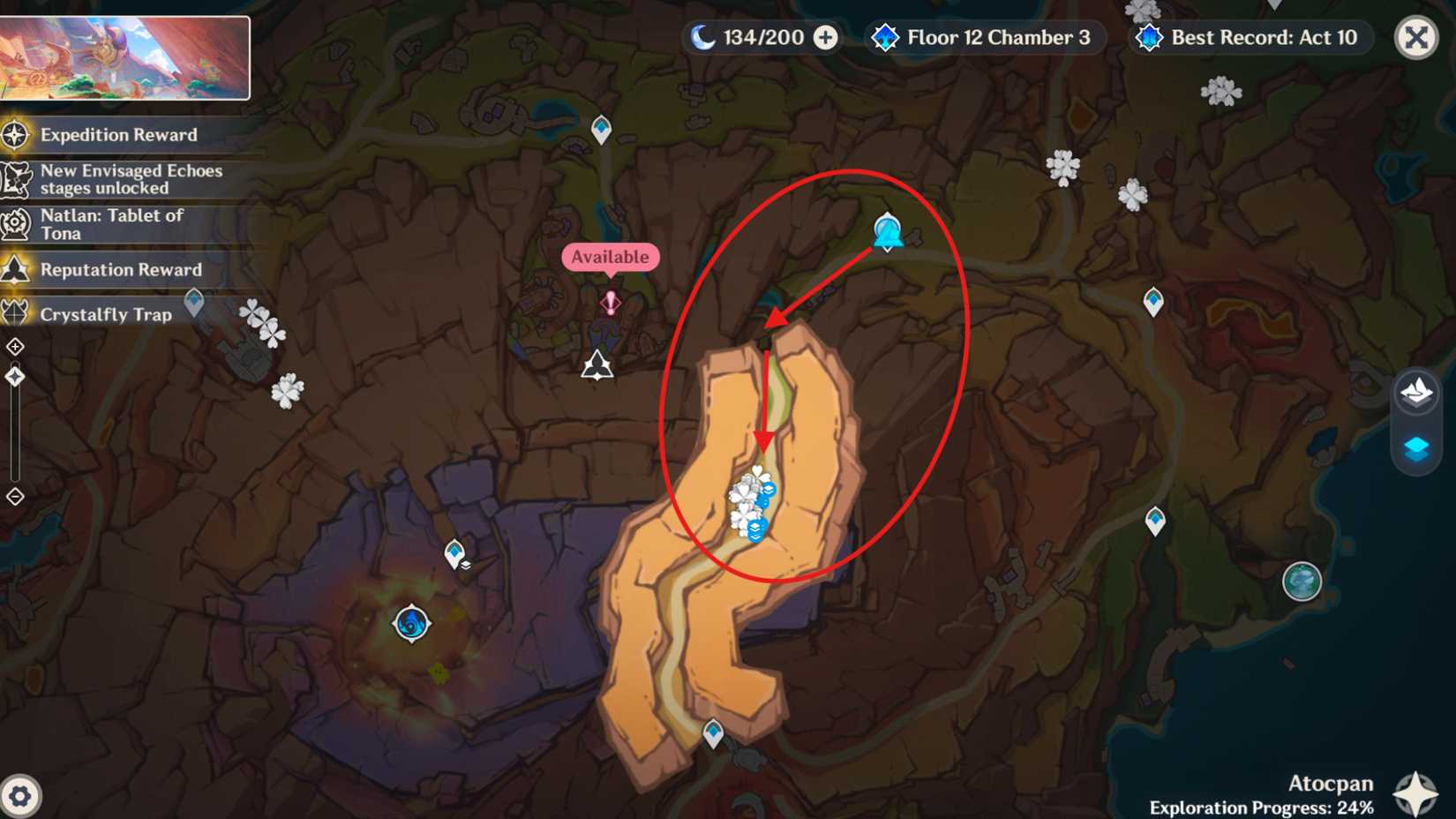Open Best Record: Act 10

coord(1248,37)
